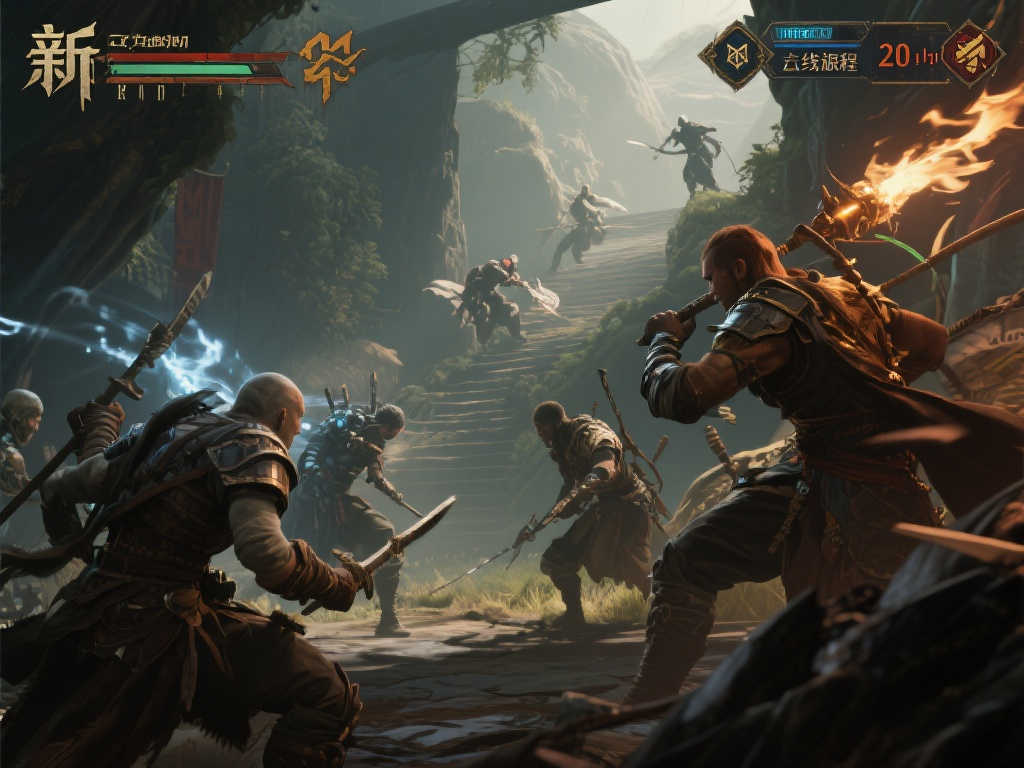This screenshot has width=1024, height=768.
Task: Click the blue diamond fox emblem icon
Action: pos(735,56)
